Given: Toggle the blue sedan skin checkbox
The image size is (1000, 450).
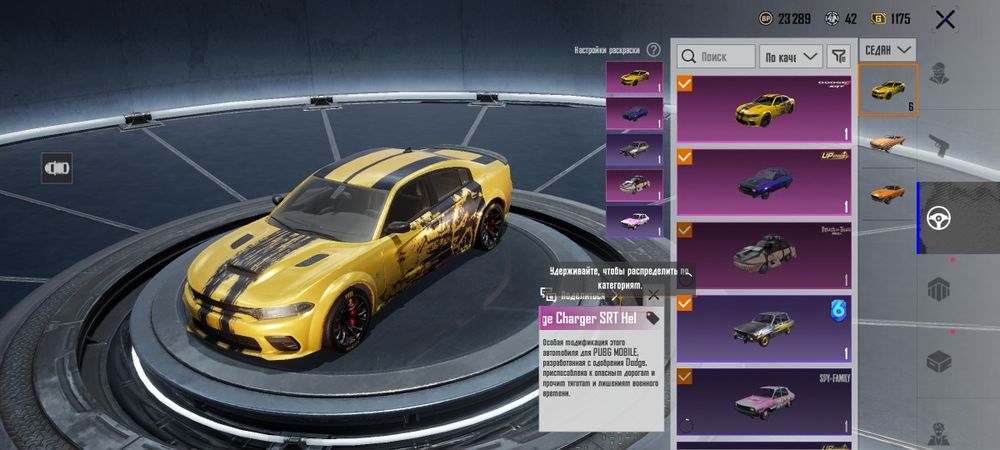Looking at the screenshot, I should point(685,157).
